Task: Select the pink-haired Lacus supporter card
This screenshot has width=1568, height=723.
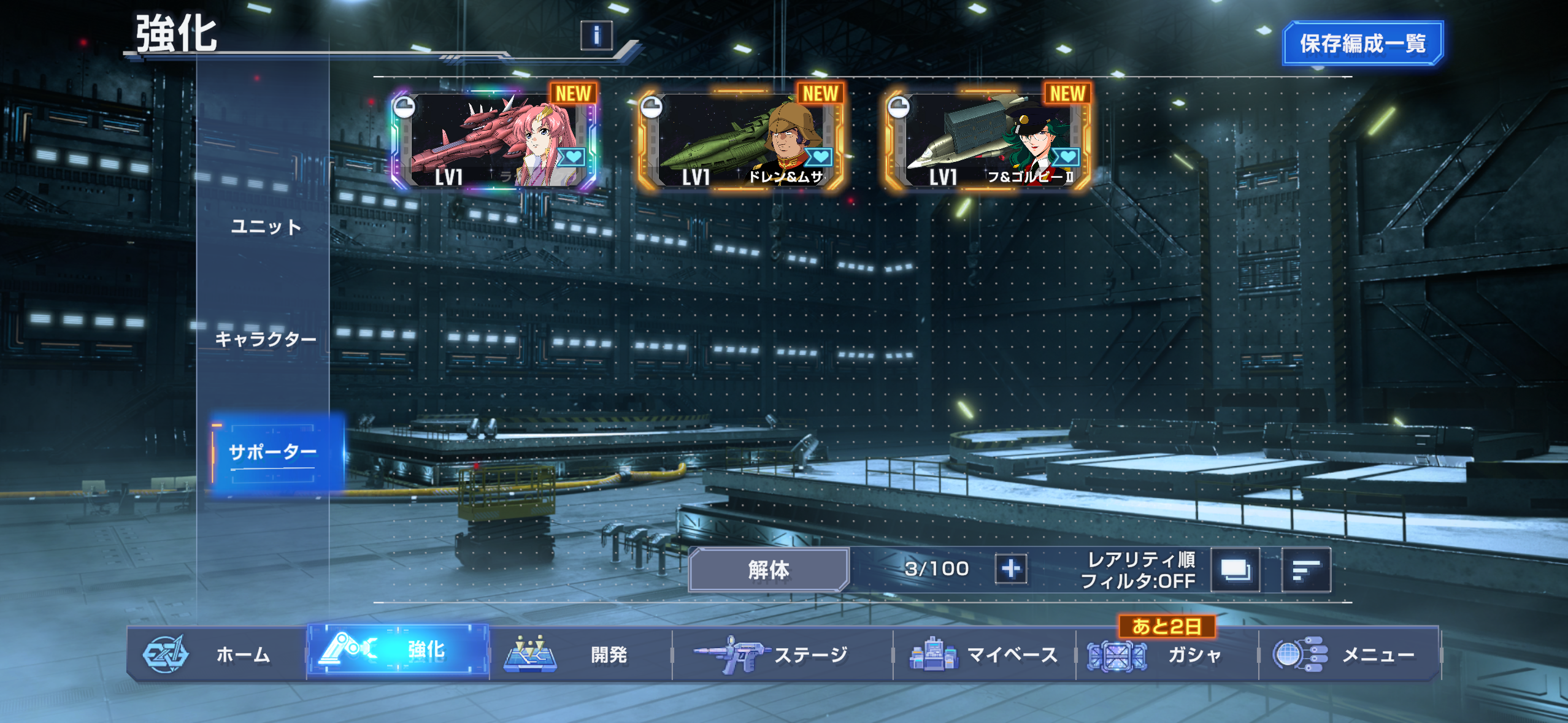Action: point(494,140)
